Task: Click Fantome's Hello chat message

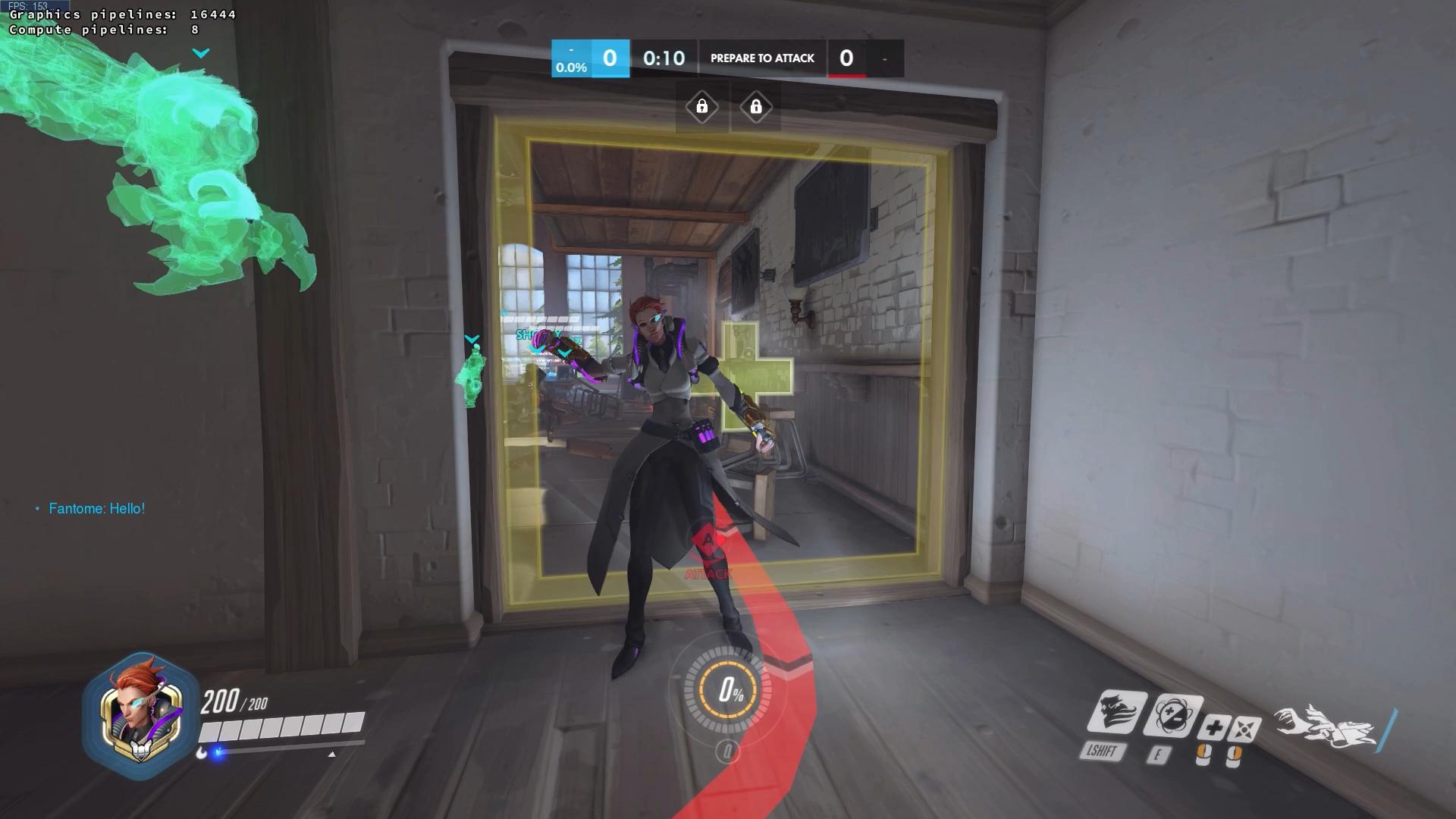Action: click(x=96, y=509)
